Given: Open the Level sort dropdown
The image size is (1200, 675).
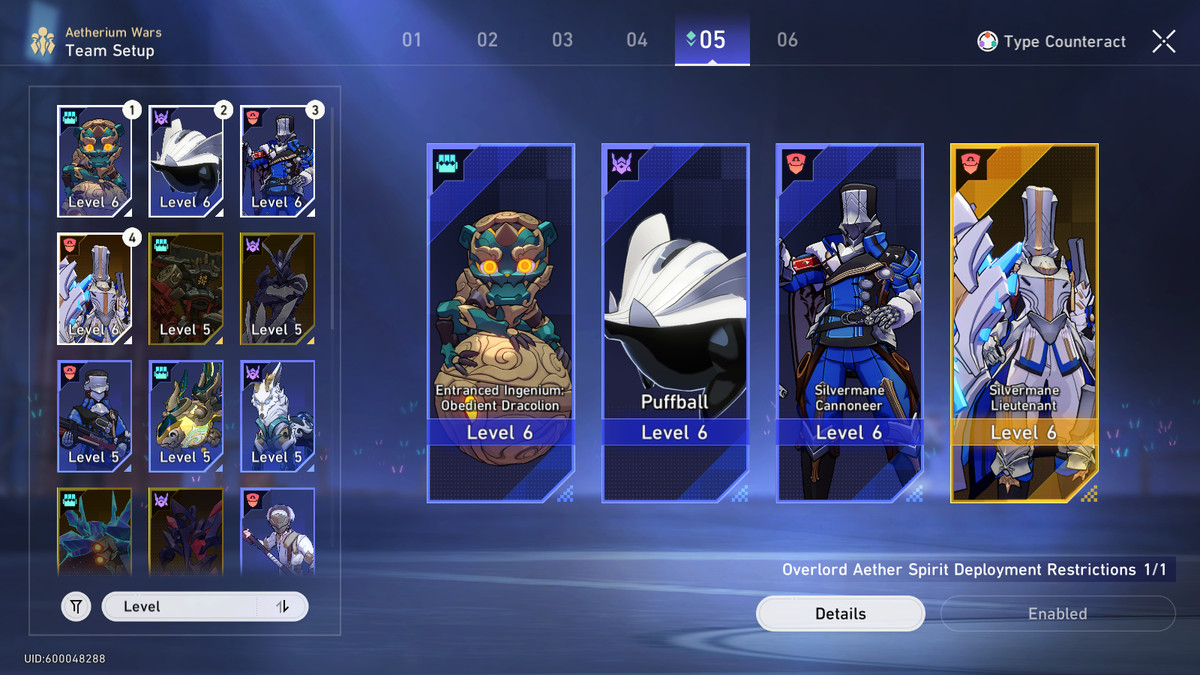Looking at the screenshot, I should coord(180,606).
